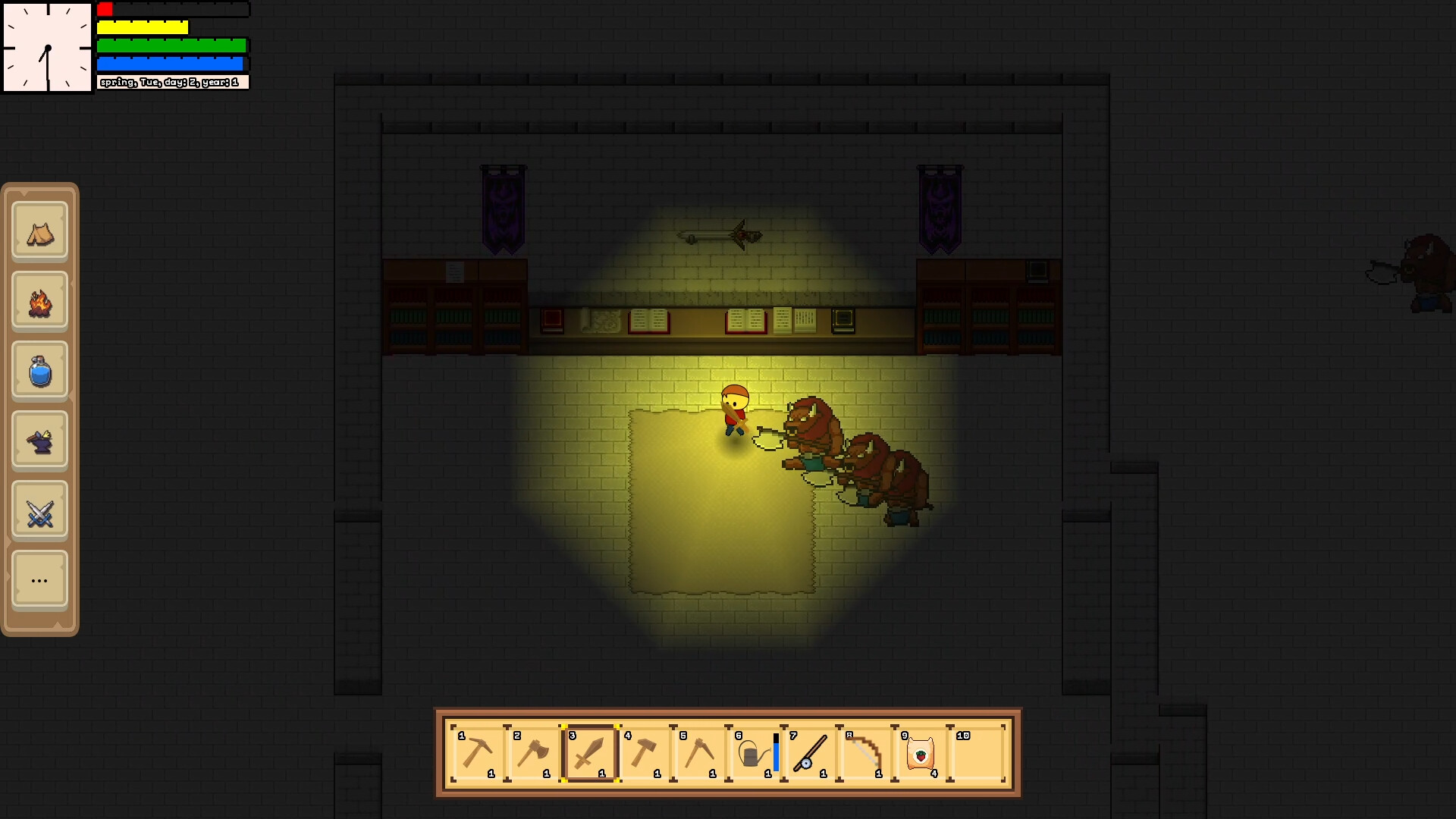Viewport: 1456px width, 819px height.
Task: Equip the fishing rod in slot 7
Action: coord(811,754)
